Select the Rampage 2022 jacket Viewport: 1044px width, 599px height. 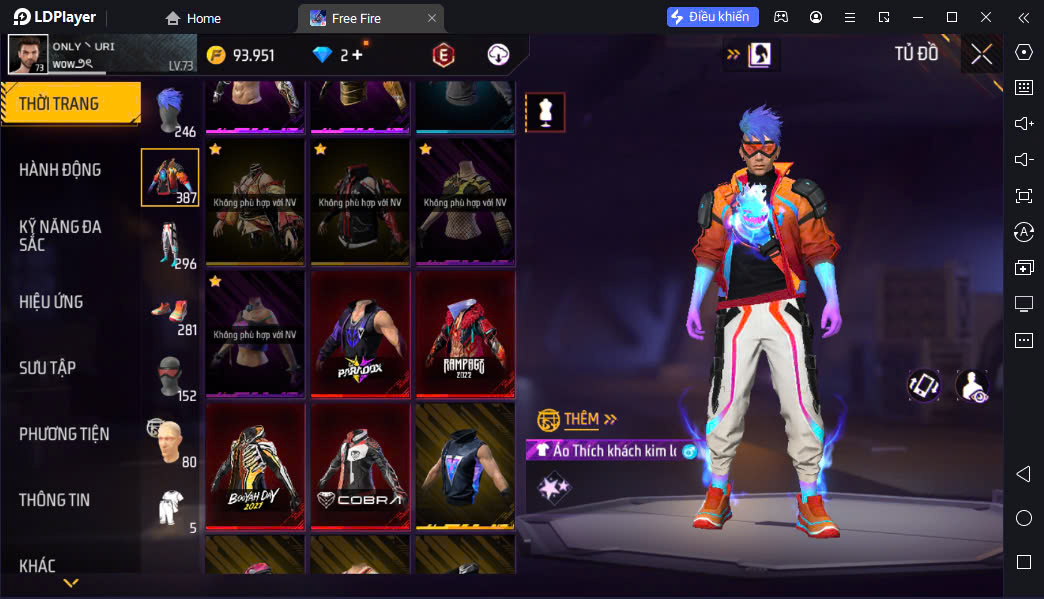click(x=465, y=335)
